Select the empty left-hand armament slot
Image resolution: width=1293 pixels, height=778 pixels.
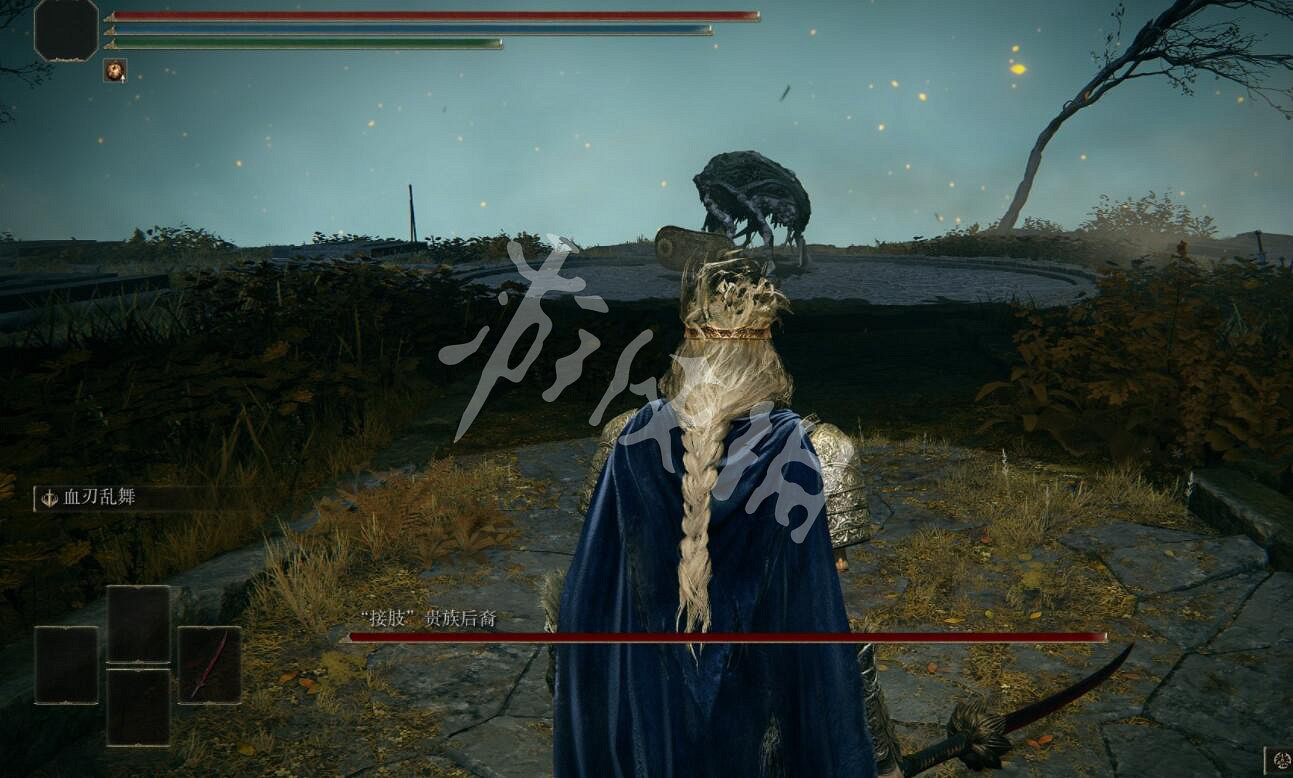point(66,663)
